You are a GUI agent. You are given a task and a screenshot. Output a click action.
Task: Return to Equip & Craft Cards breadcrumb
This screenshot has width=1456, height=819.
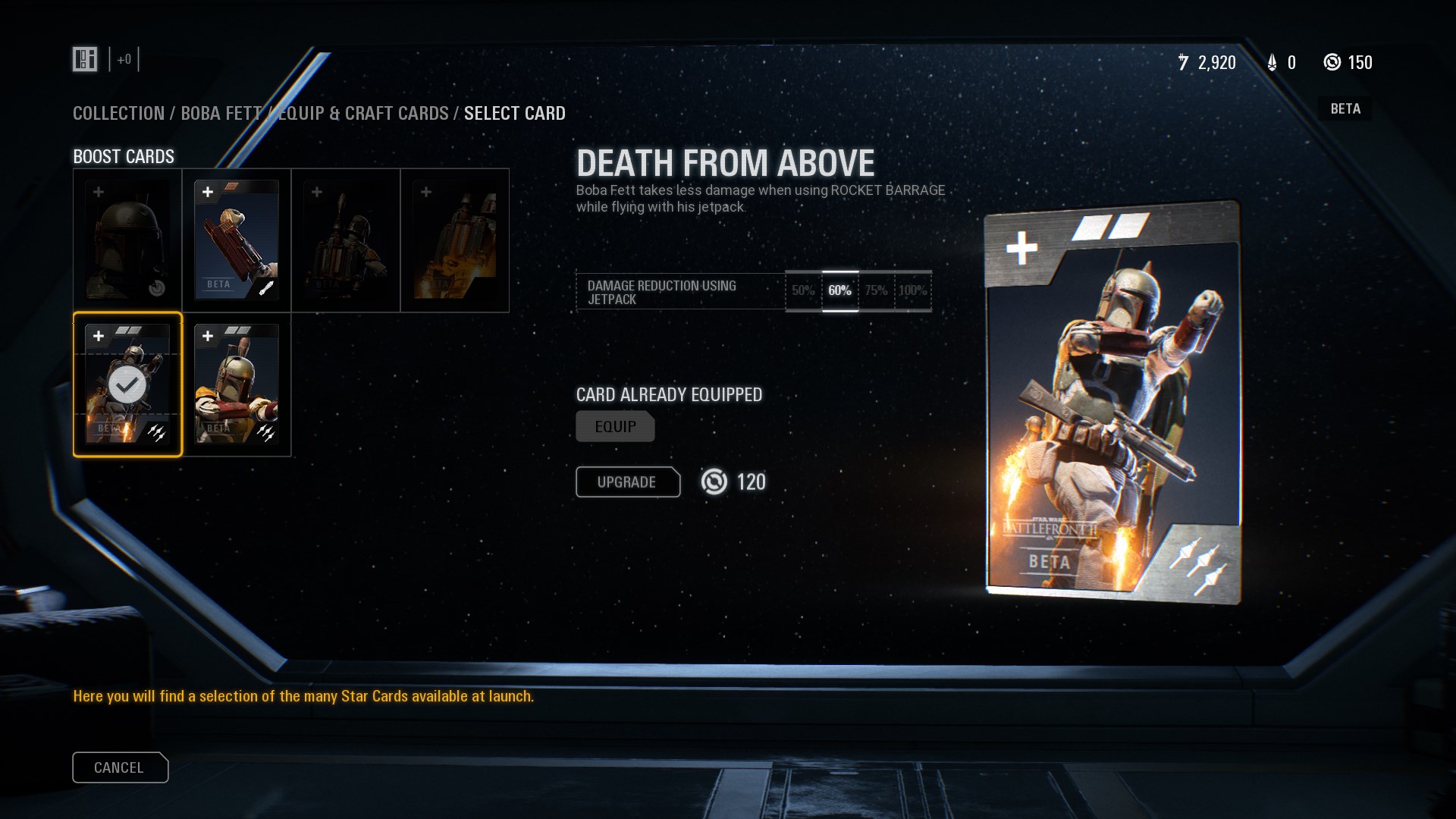(x=364, y=114)
